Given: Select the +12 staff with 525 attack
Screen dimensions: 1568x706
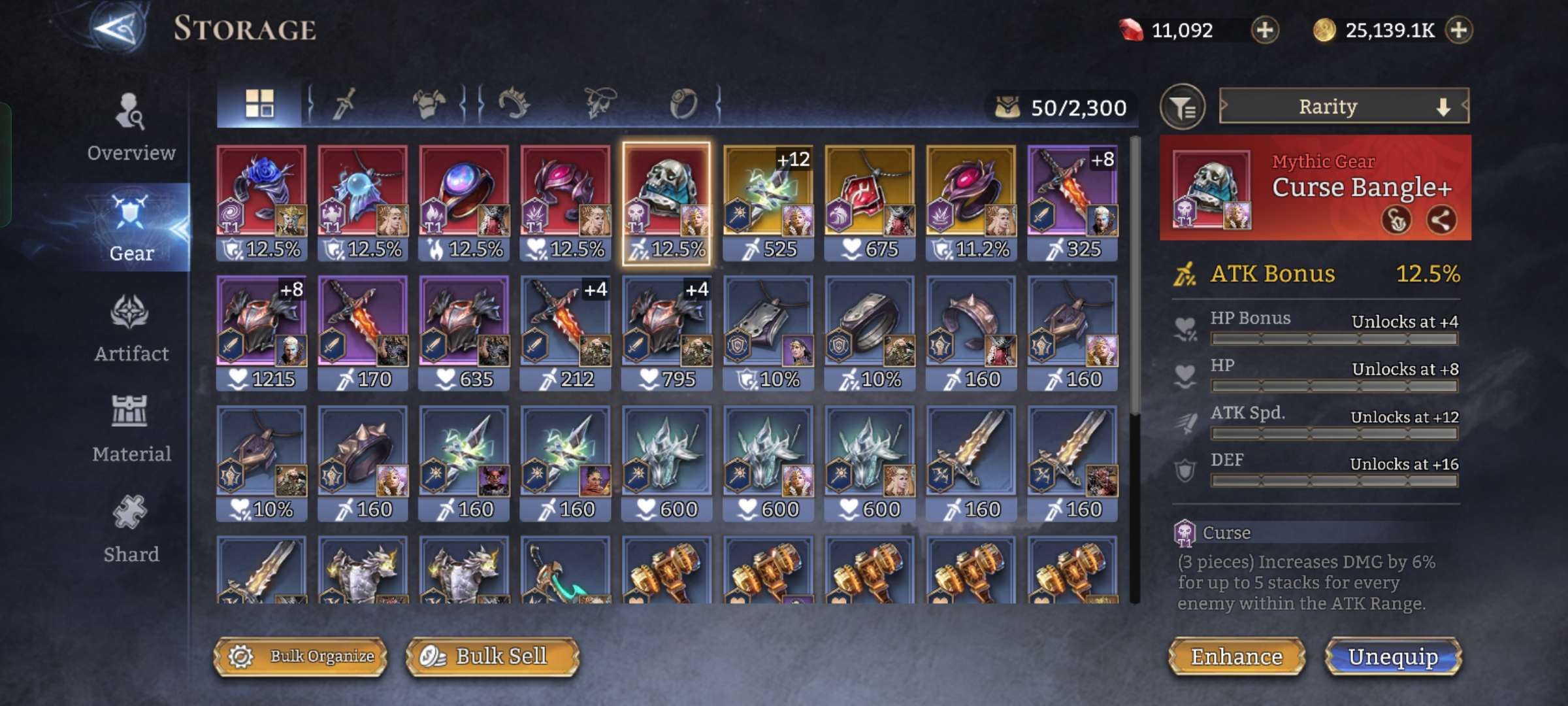Looking at the screenshot, I should point(768,203).
